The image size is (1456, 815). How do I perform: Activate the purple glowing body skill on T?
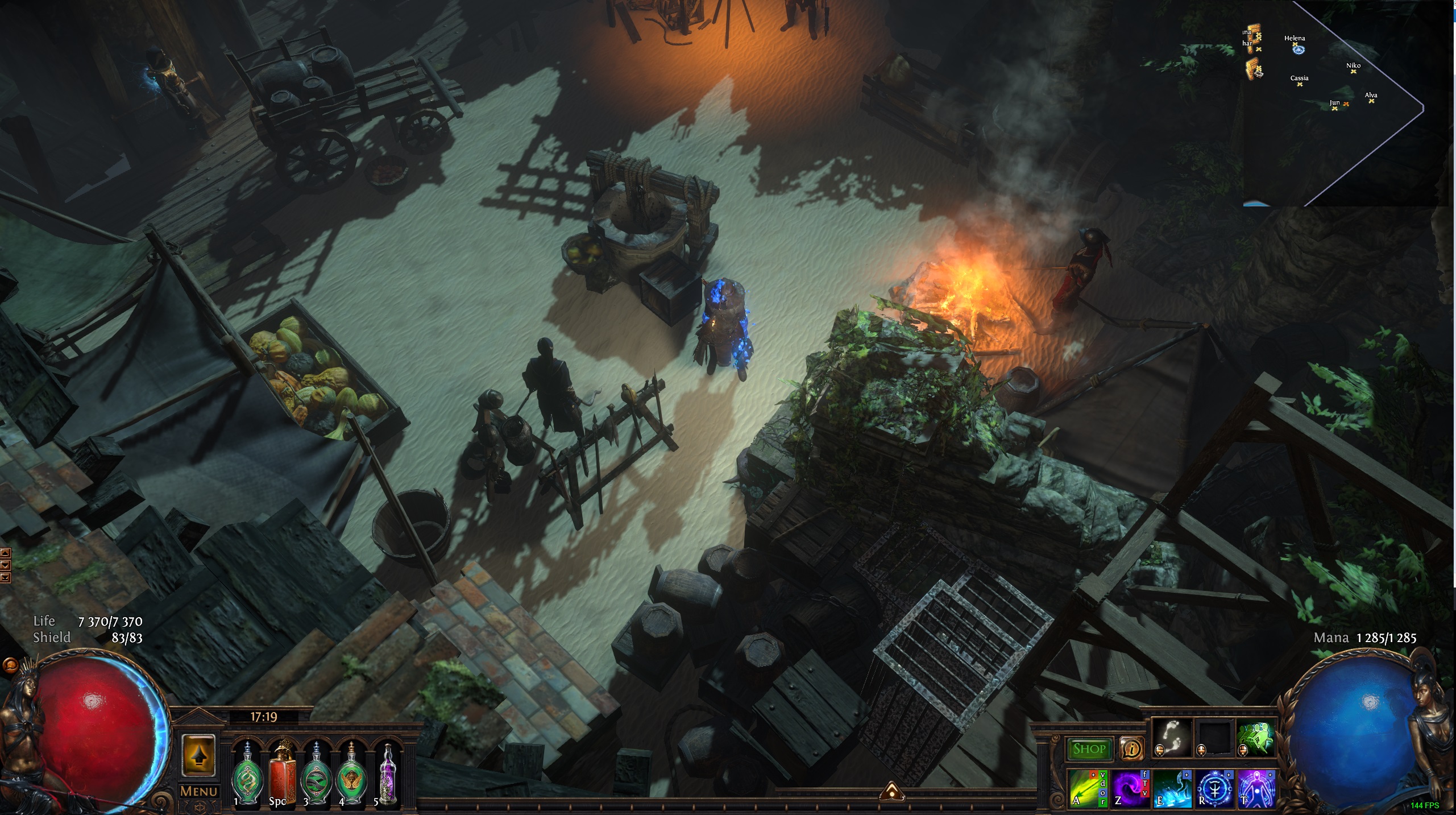1256,788
